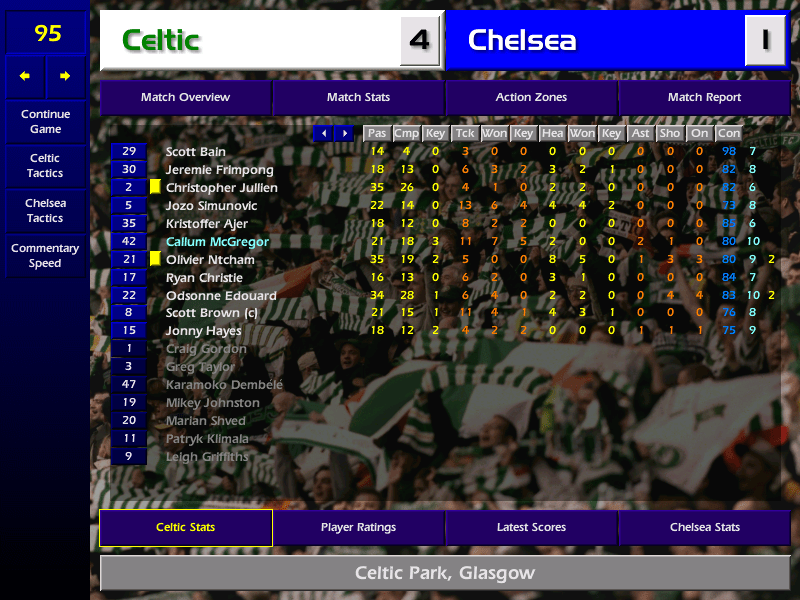
Task: Open the Player Ratings tab
Action: coord(358,527)
